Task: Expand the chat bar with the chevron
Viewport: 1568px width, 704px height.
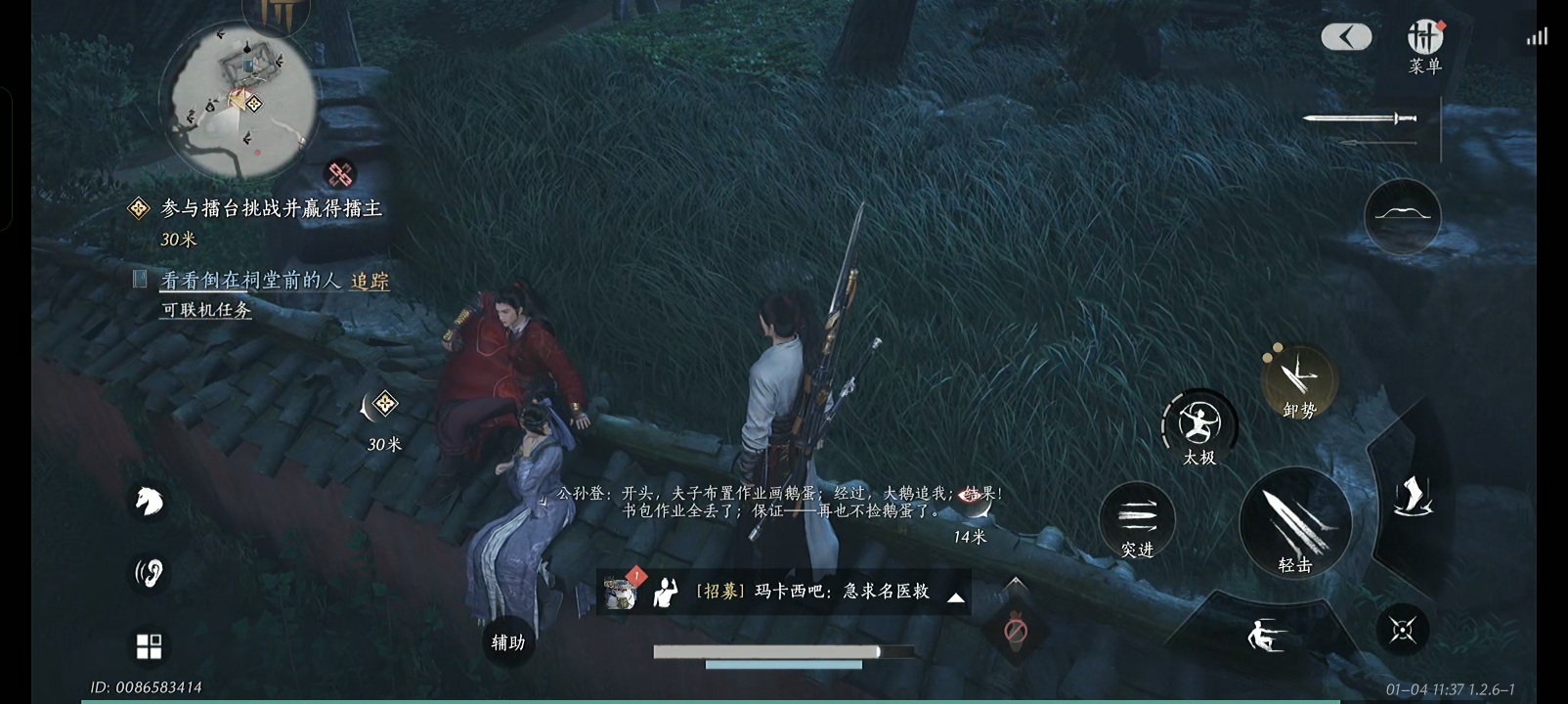Action: (x=956, y=597)
